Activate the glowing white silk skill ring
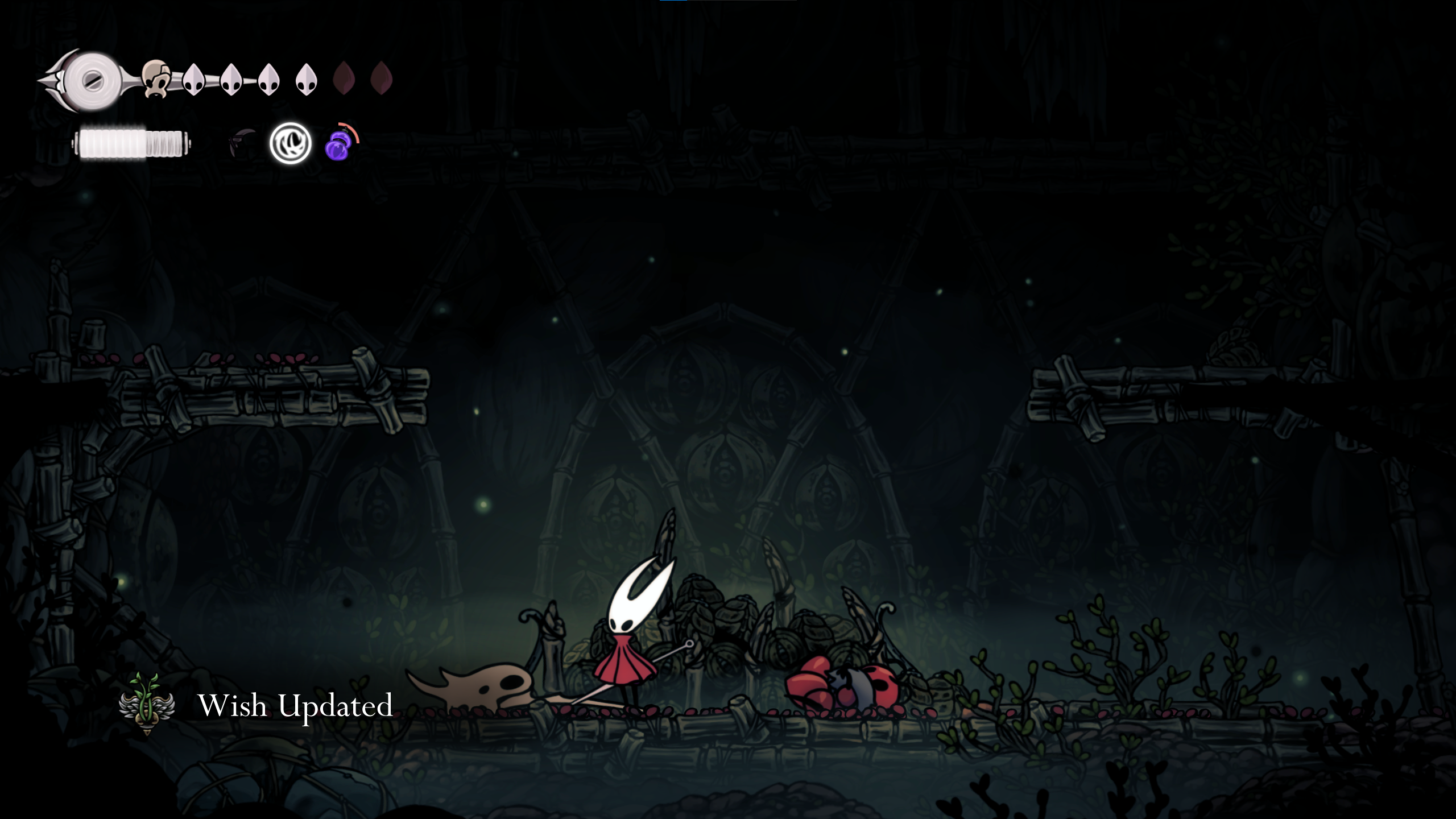This screenshot has width=1456, height=819. [x=290, y=143]
